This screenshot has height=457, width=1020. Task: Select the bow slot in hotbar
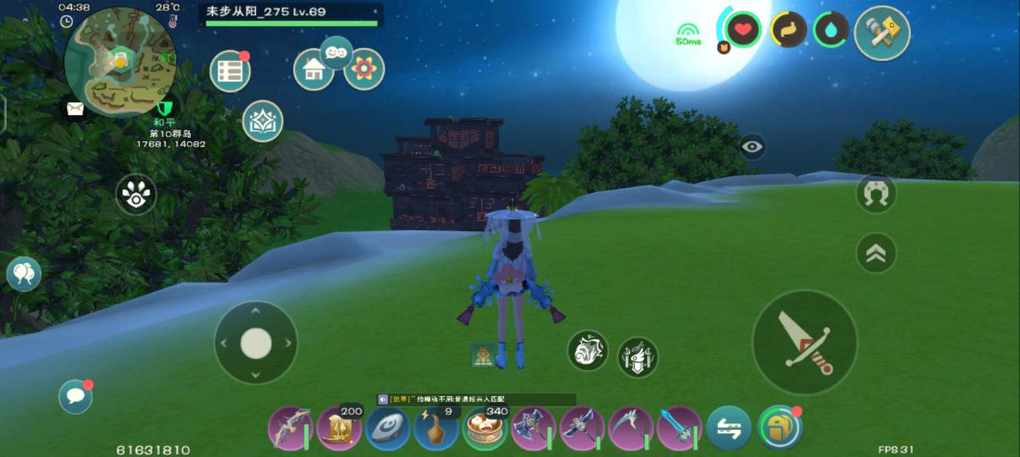(290, 429)
